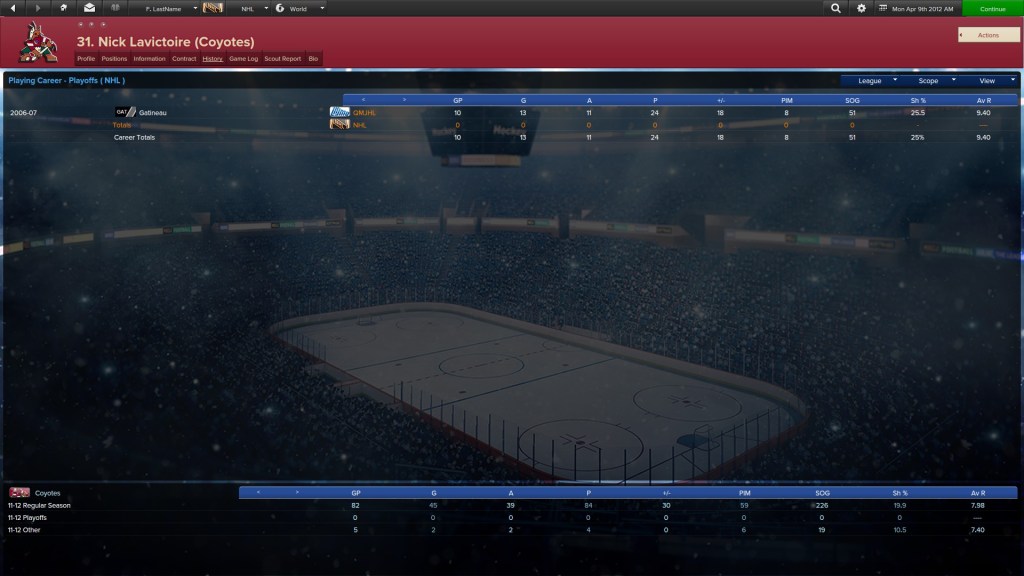The image size is (1024, 576).
Task: Open the League filter dropdown
Action: point(874,80)
